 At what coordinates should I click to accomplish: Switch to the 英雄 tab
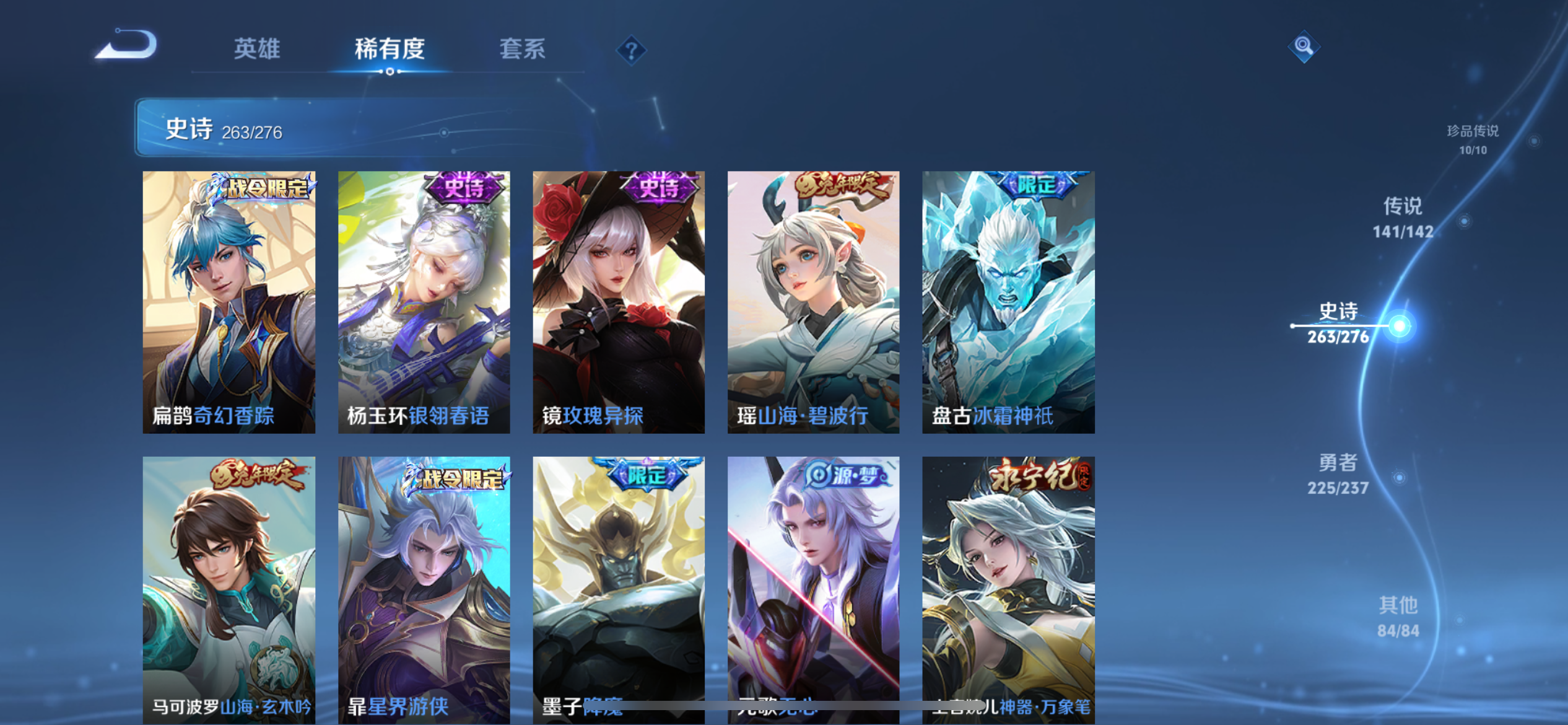pos(258,49)
